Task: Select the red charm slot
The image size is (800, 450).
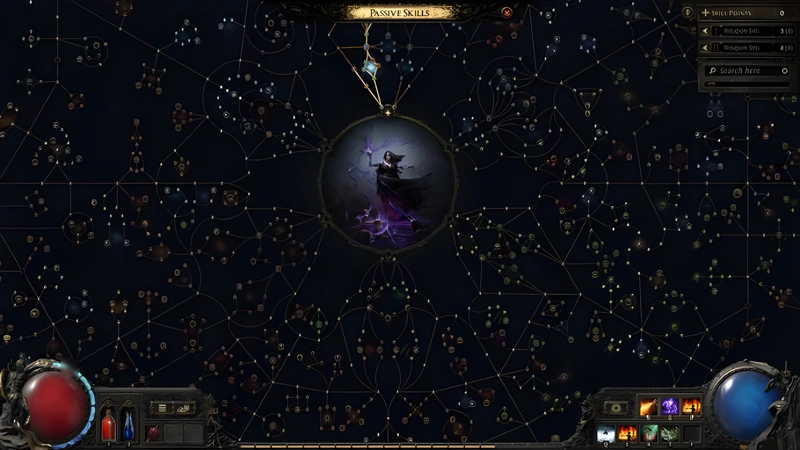Action: (153, 433)
